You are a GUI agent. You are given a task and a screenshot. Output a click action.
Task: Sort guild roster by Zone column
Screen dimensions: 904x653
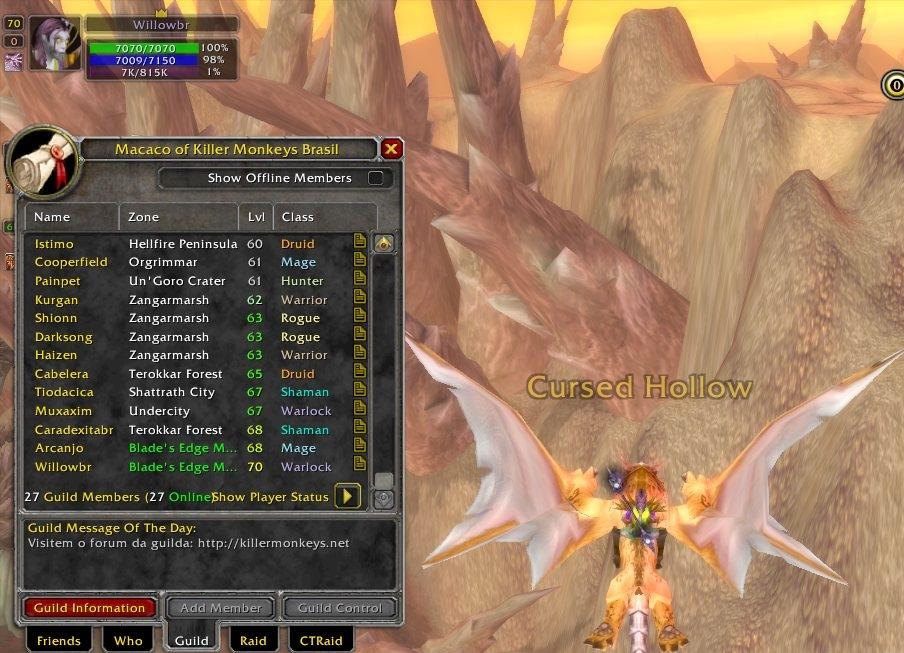[180, 217]
